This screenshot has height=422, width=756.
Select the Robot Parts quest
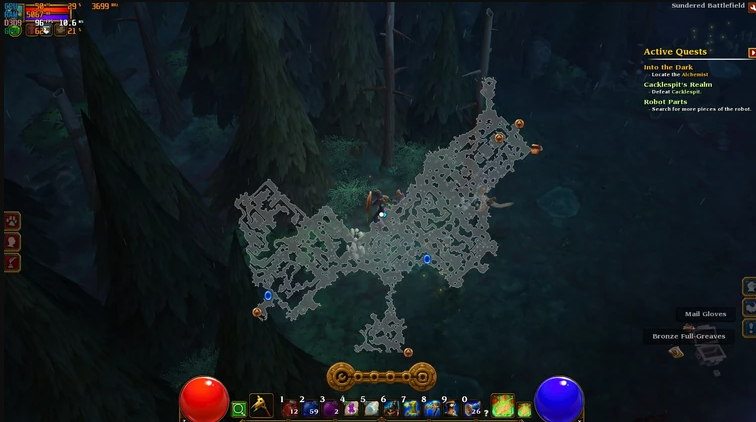pos(665,101)
